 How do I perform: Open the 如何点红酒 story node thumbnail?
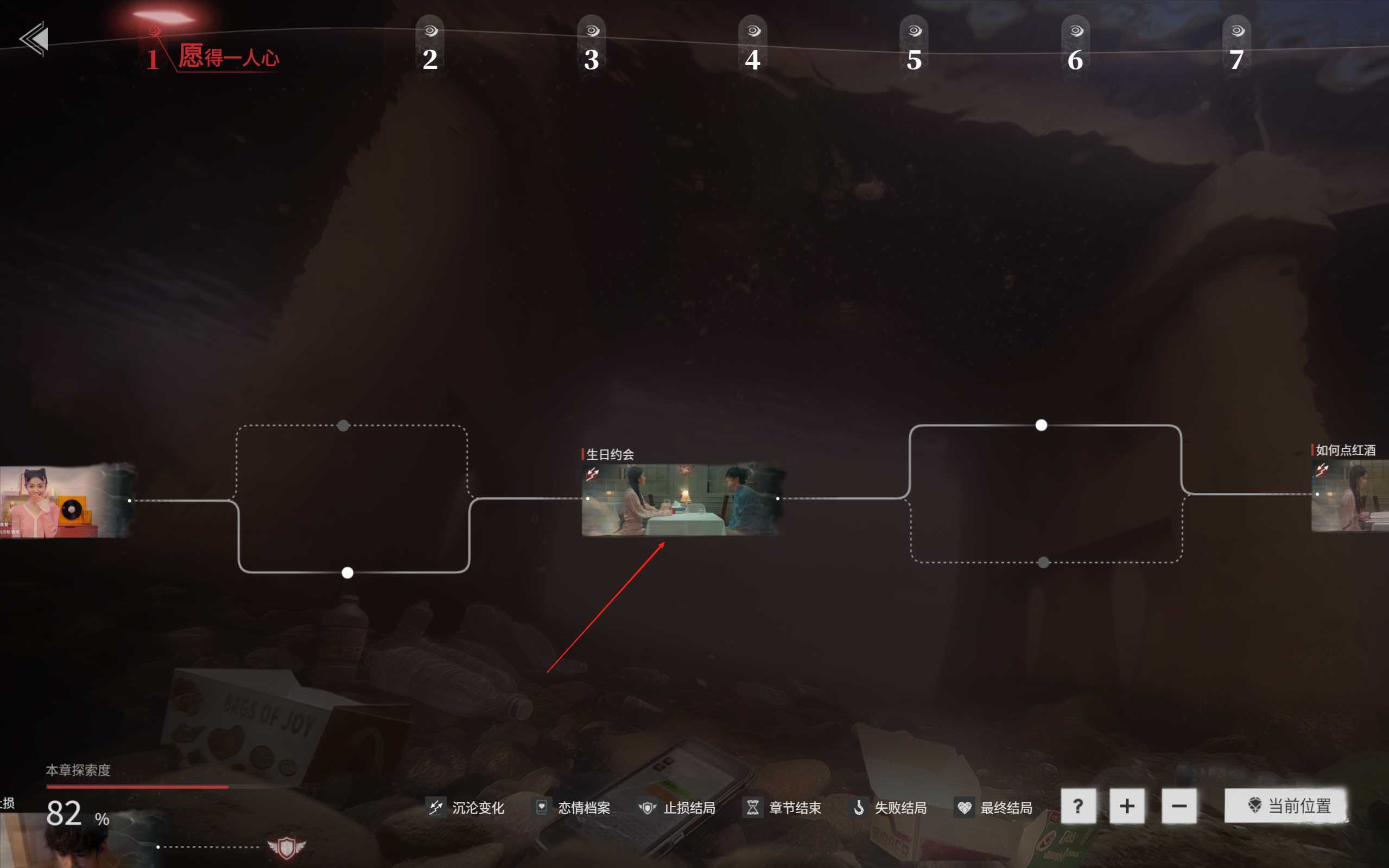[x=1350, y=497]
